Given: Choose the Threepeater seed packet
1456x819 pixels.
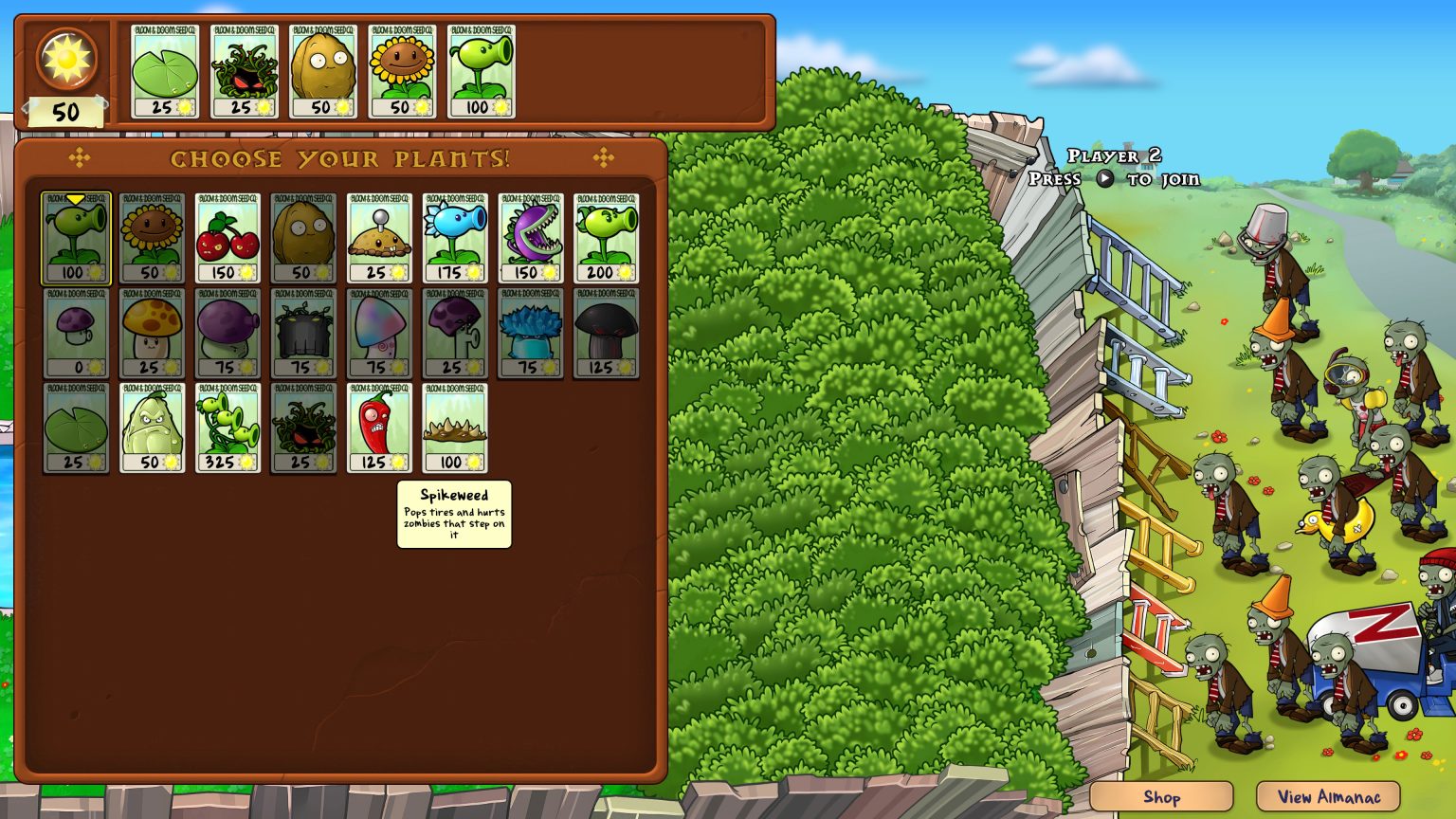Looking at the screenshot, I should coord(227,428).
